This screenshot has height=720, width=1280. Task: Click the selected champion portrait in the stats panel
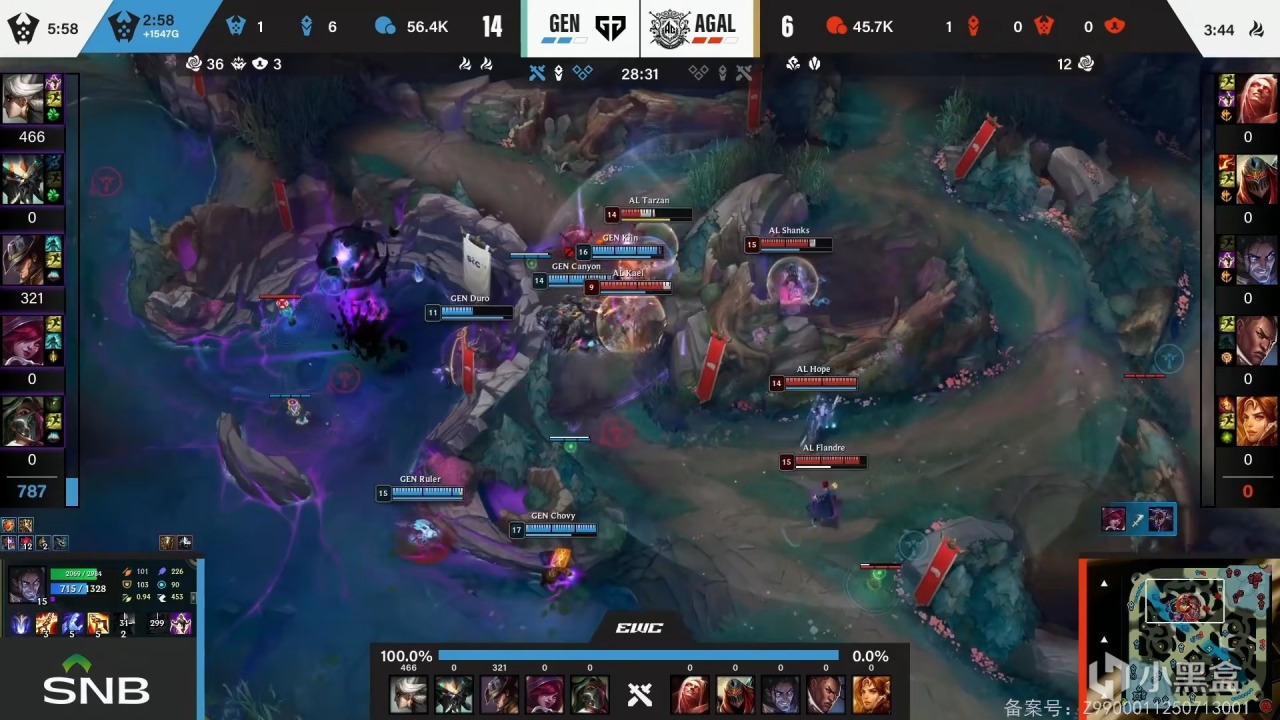(27, 585)
